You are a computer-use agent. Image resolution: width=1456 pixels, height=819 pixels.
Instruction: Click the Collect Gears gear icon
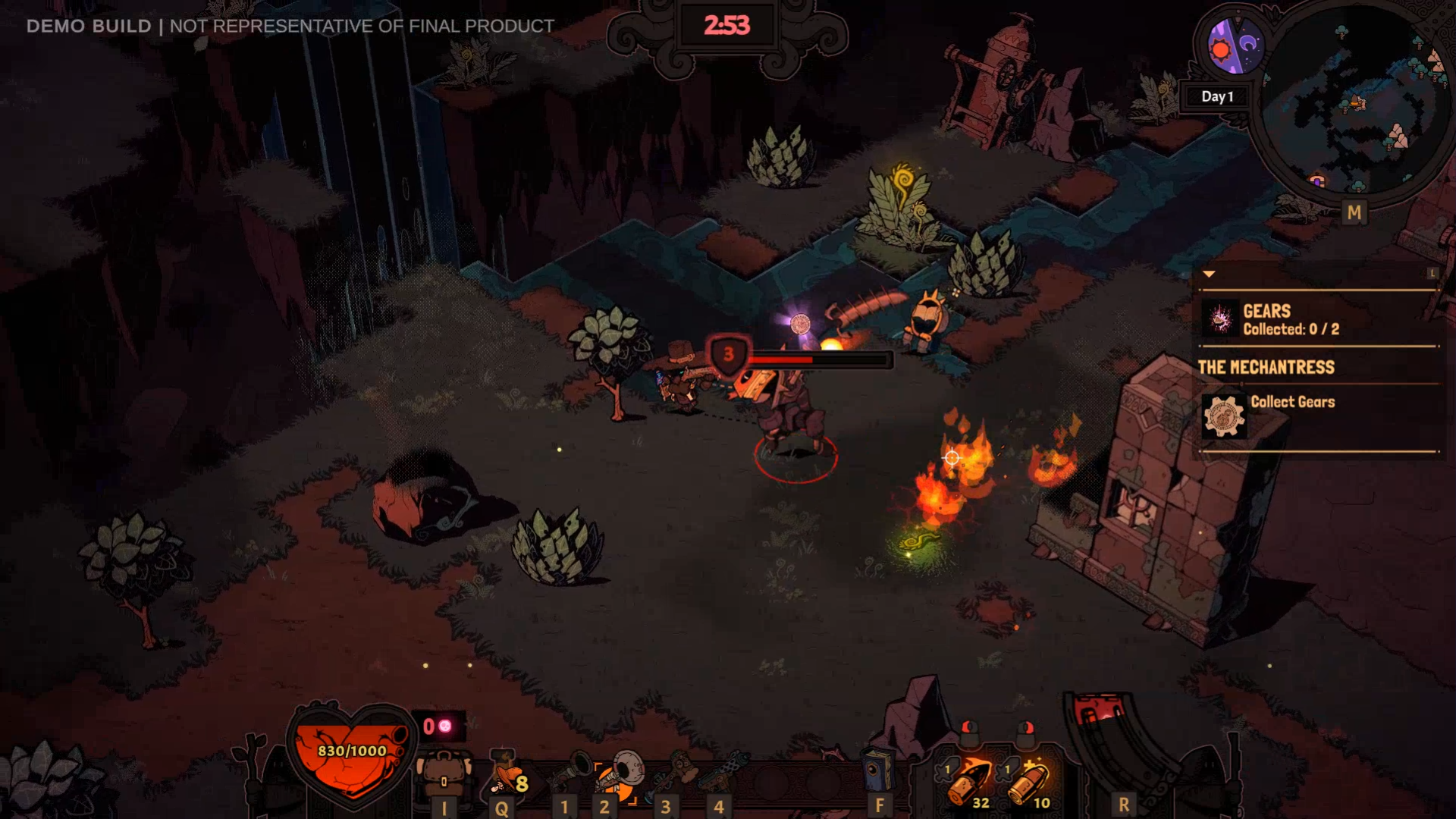tap(1224, 416)
